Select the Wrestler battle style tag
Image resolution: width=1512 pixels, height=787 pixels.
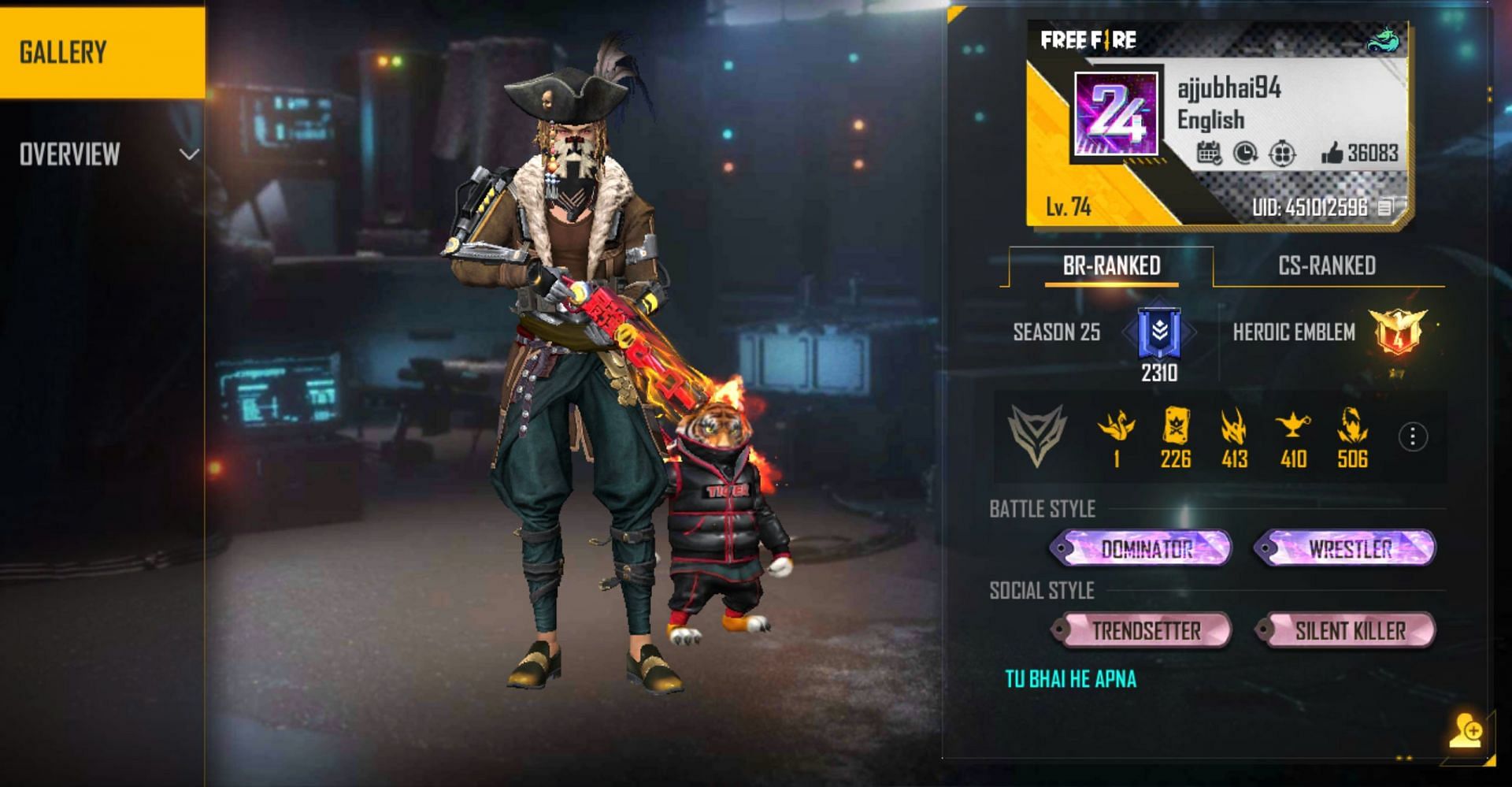click(1347, 548)
